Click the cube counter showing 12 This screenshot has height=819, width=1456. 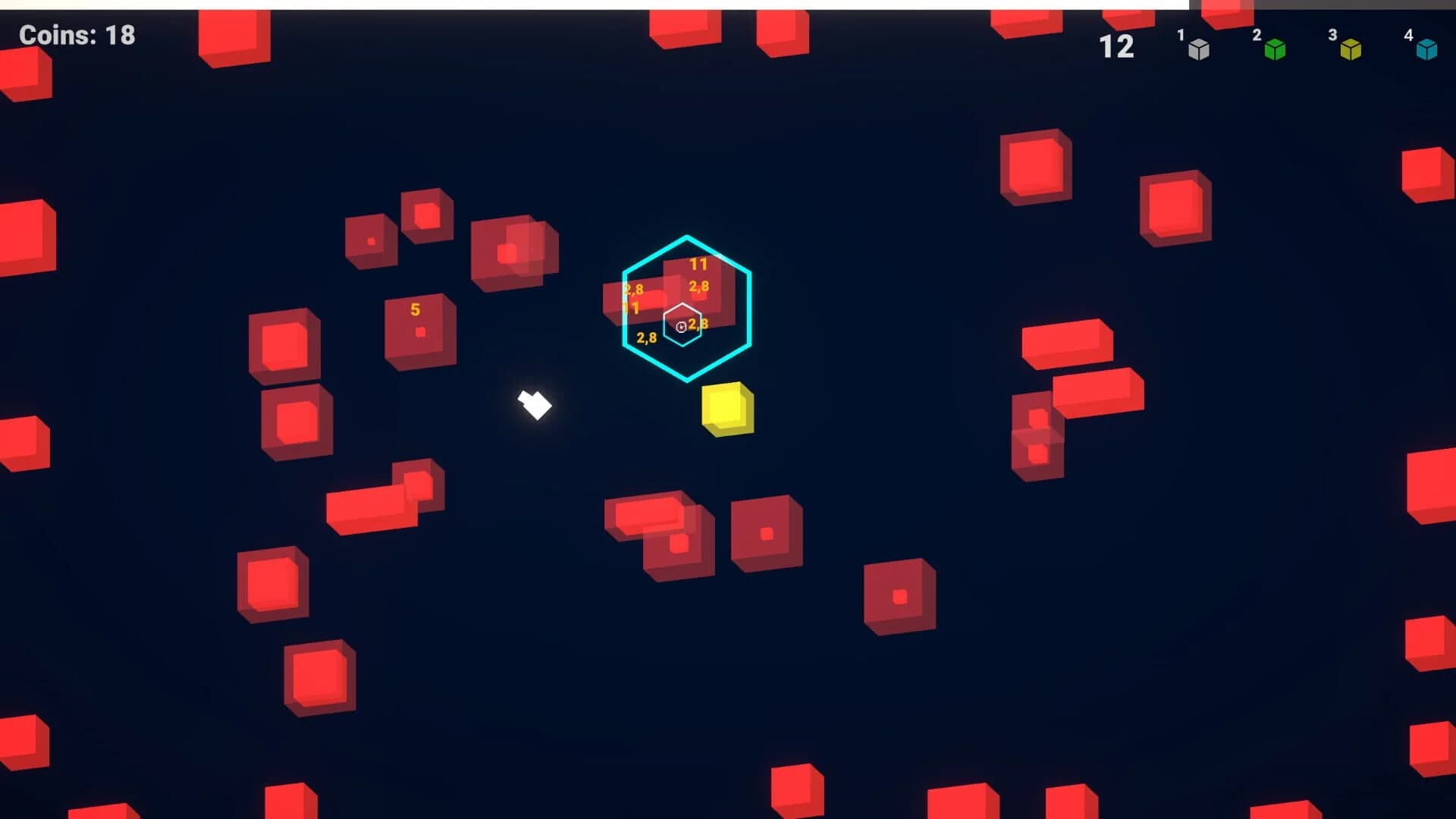pos(1117,47)
